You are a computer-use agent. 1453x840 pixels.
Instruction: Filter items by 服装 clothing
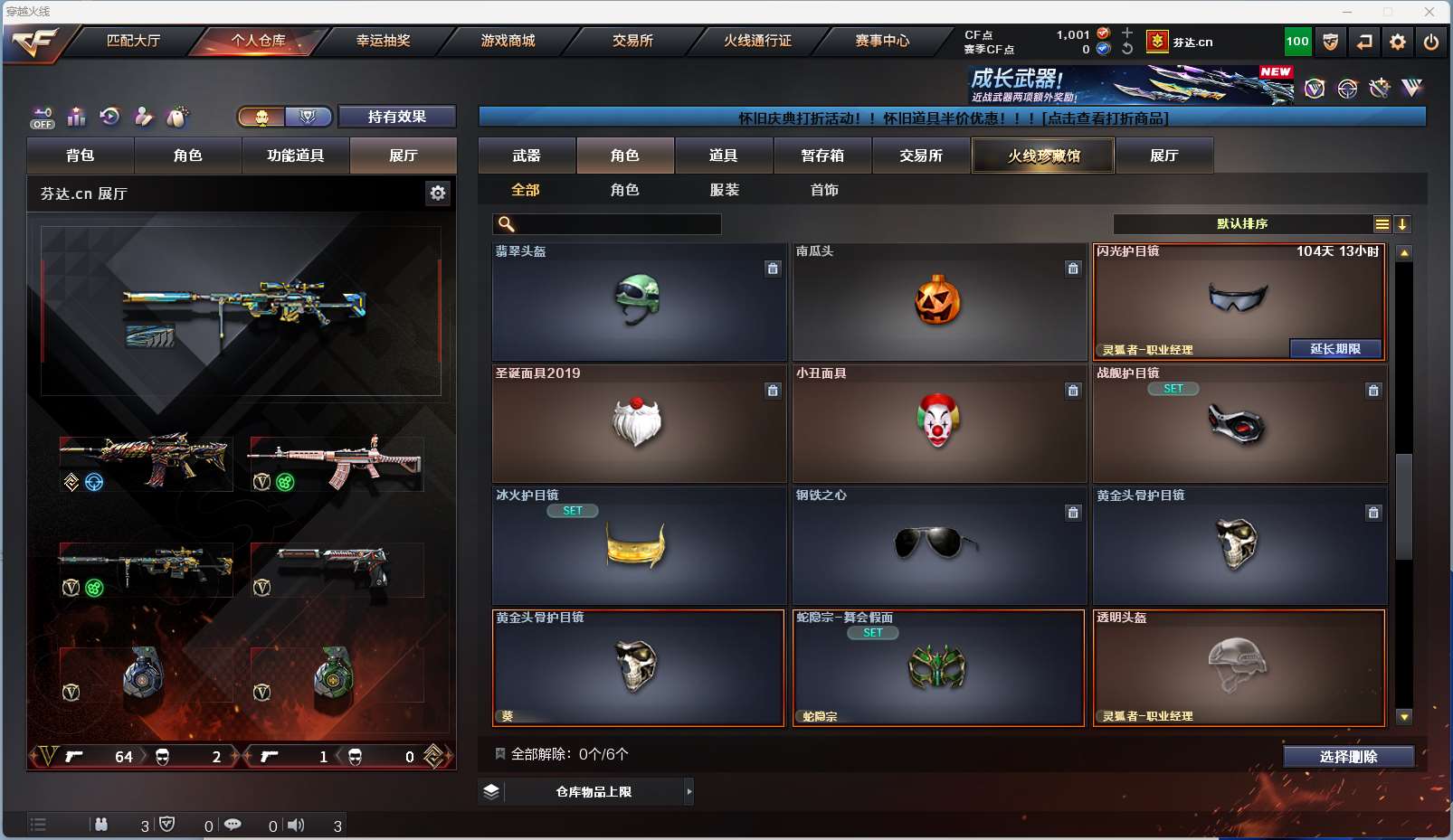click(725, 190)
